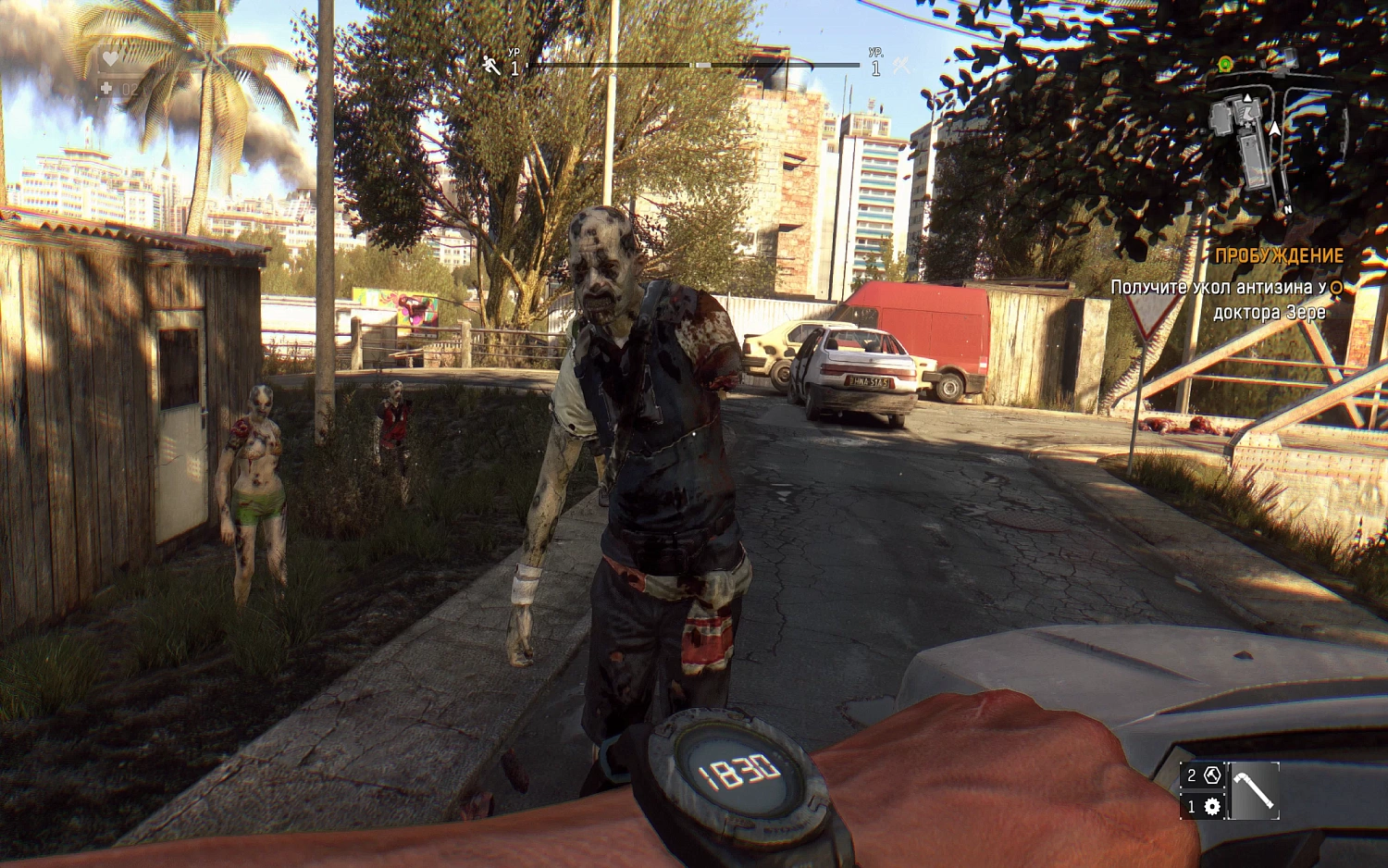Click the power crossed-weapons icon
The image size is (1388, 868).
(x=898, y=67)
